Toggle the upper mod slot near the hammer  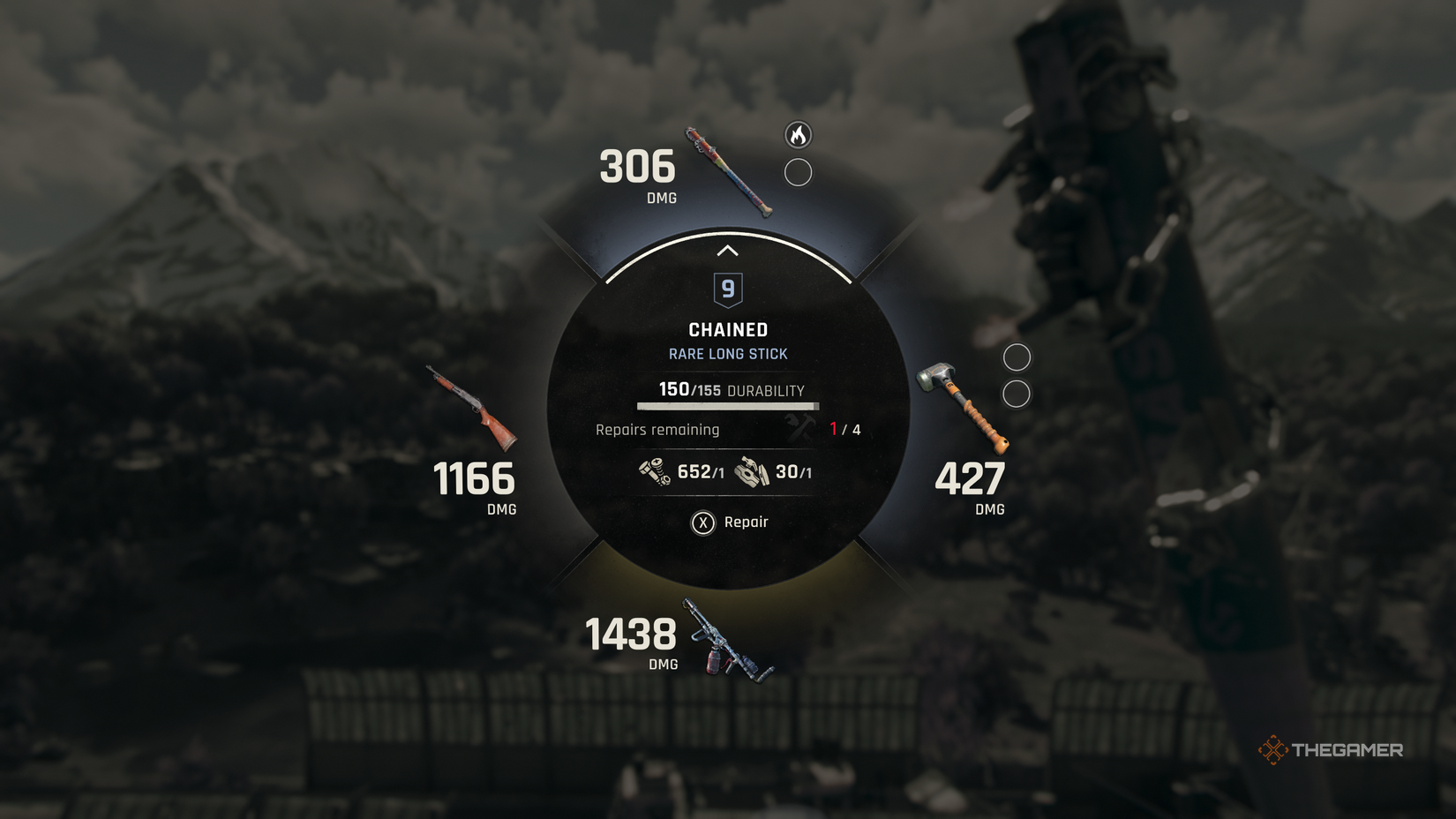(1018, 357)
